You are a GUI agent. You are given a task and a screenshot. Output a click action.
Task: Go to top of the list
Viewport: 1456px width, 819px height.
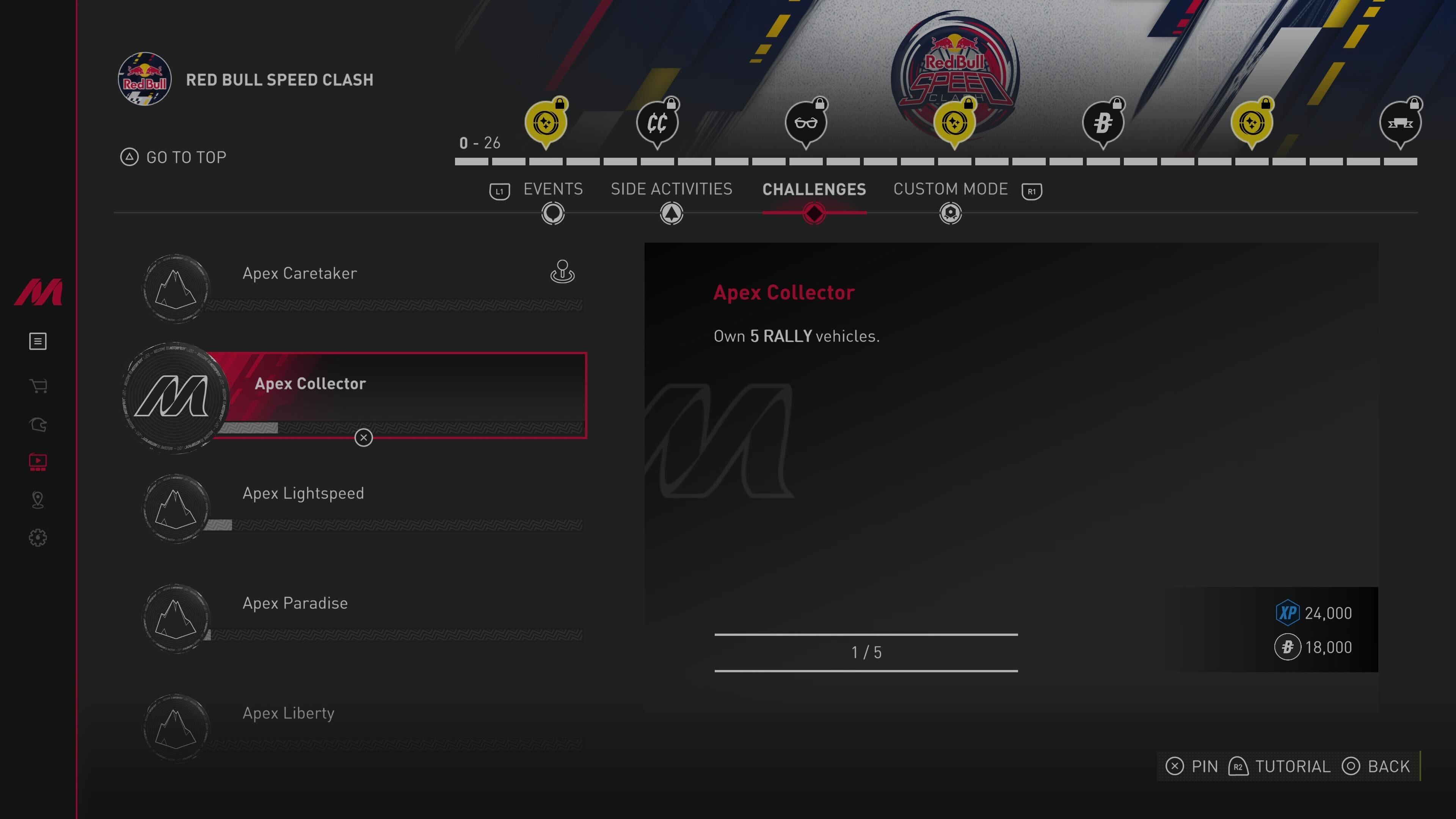click(x=174, y=157)
